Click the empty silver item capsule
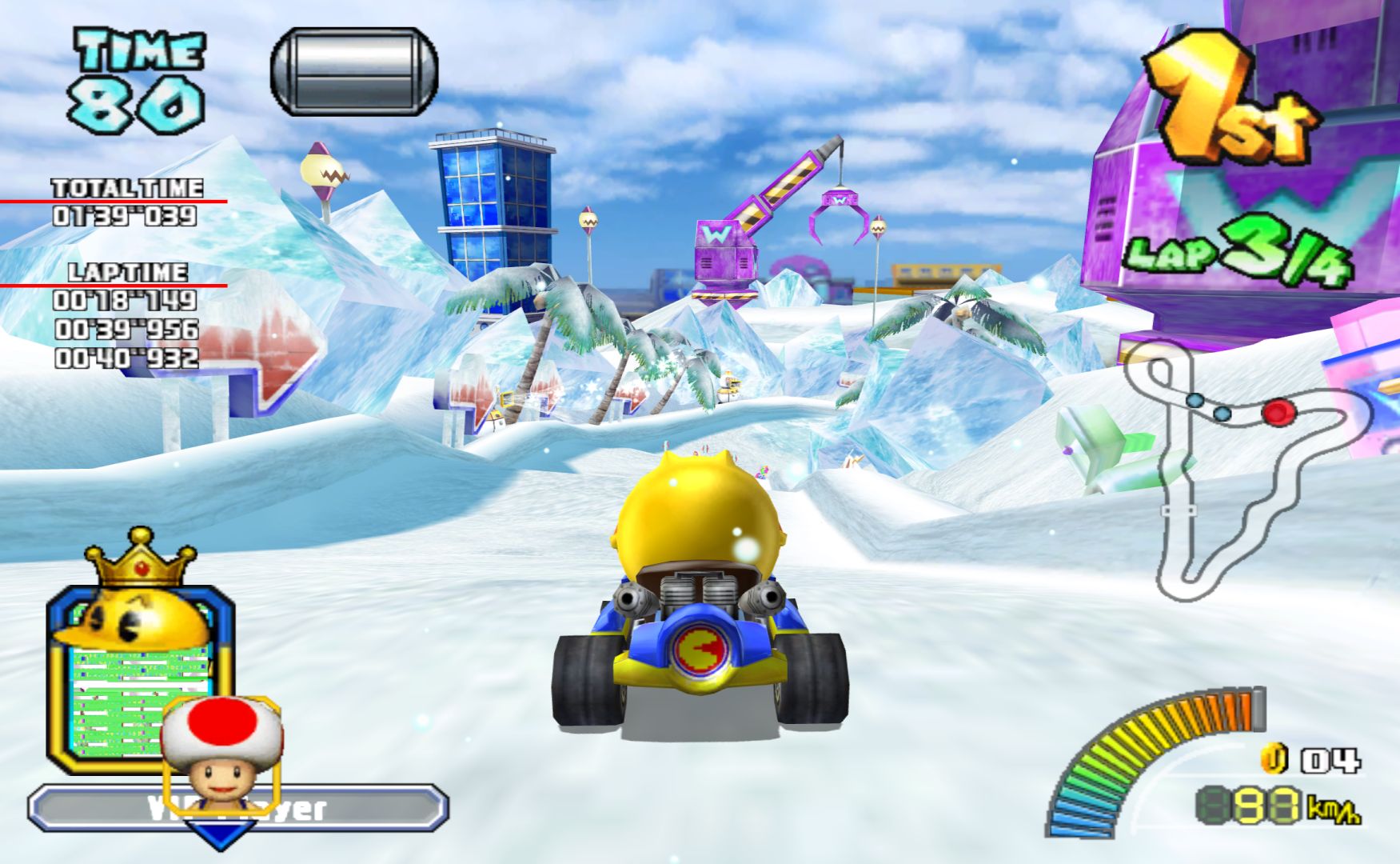 pos(354,71)
